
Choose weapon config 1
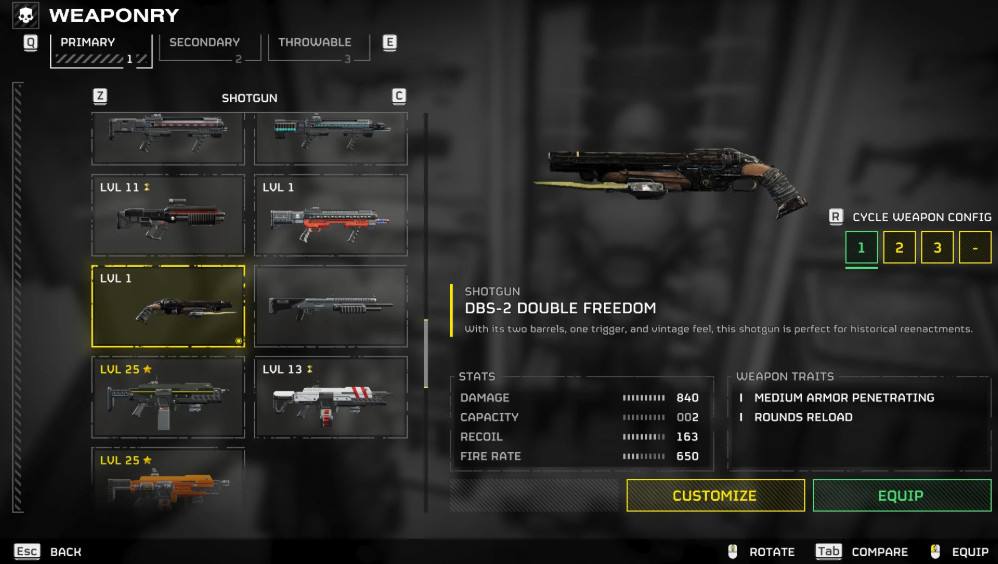pos(861,247)
